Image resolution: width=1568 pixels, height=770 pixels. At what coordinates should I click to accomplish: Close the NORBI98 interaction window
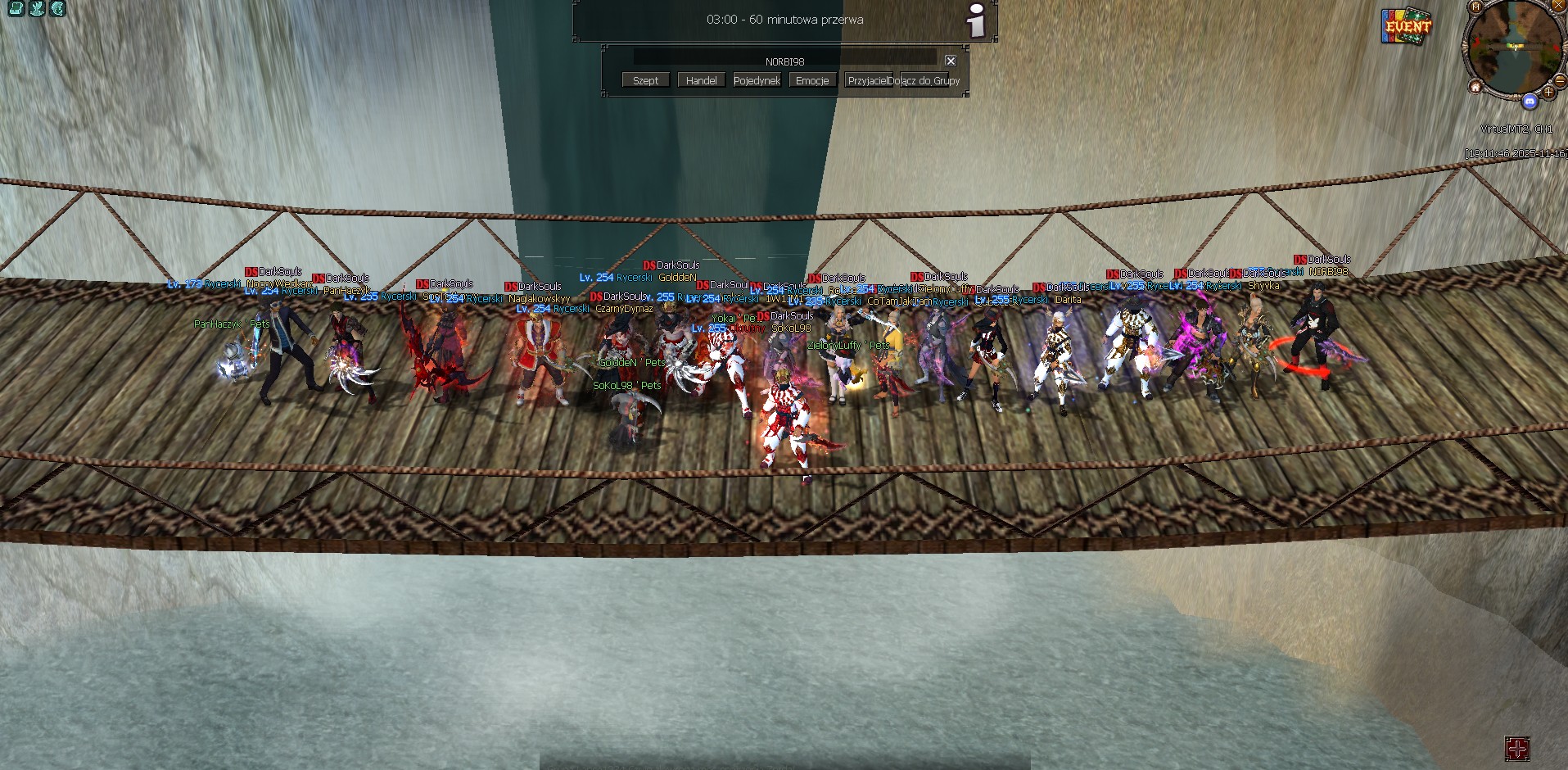click(950, 61)
